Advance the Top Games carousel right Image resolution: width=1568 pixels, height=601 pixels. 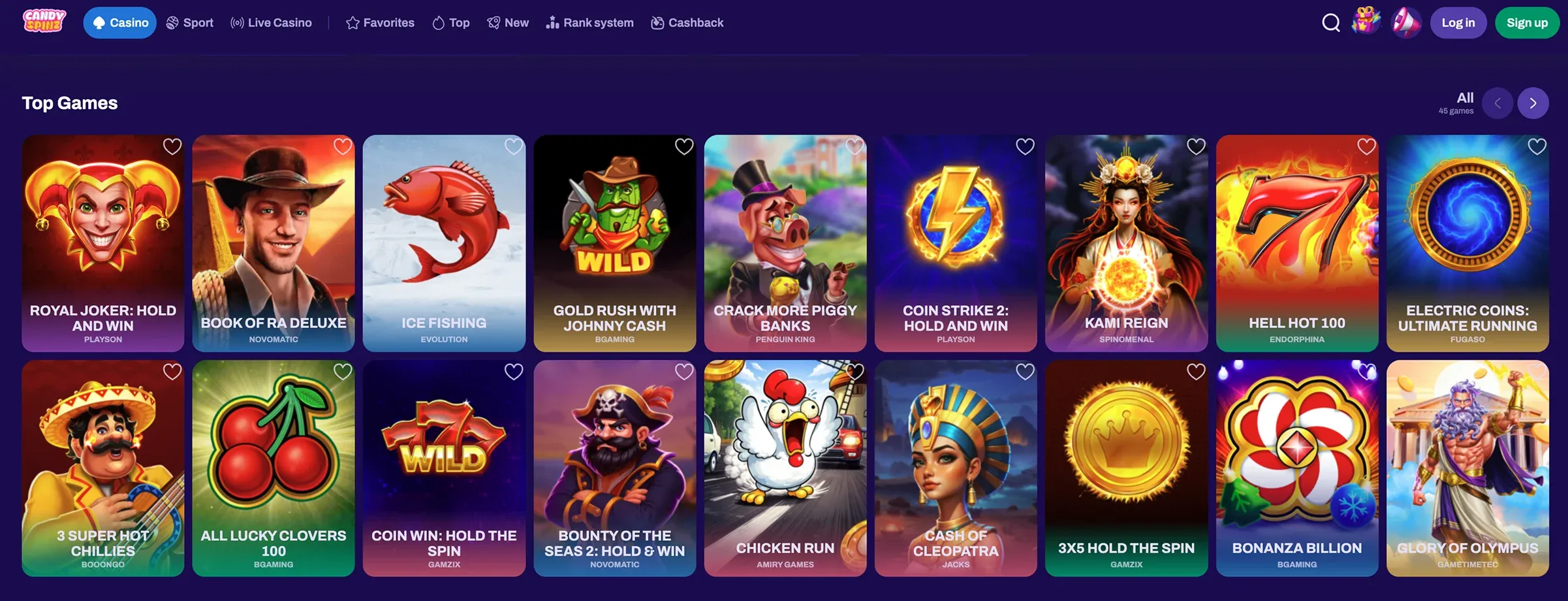pos(1533,103)
